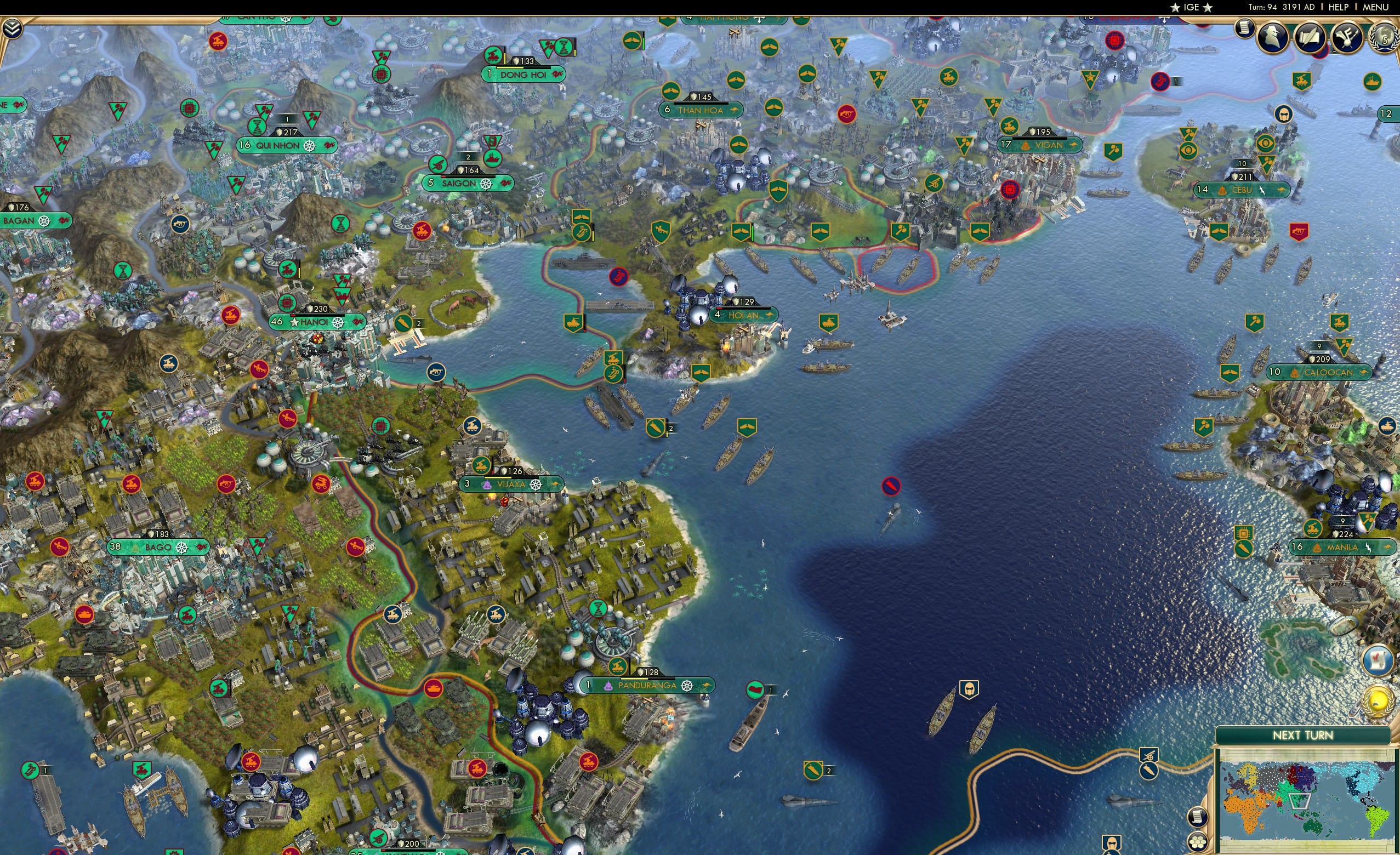Open HELP from the top bar
The height and width of the screenshot is (855, 1400).
1339,7
